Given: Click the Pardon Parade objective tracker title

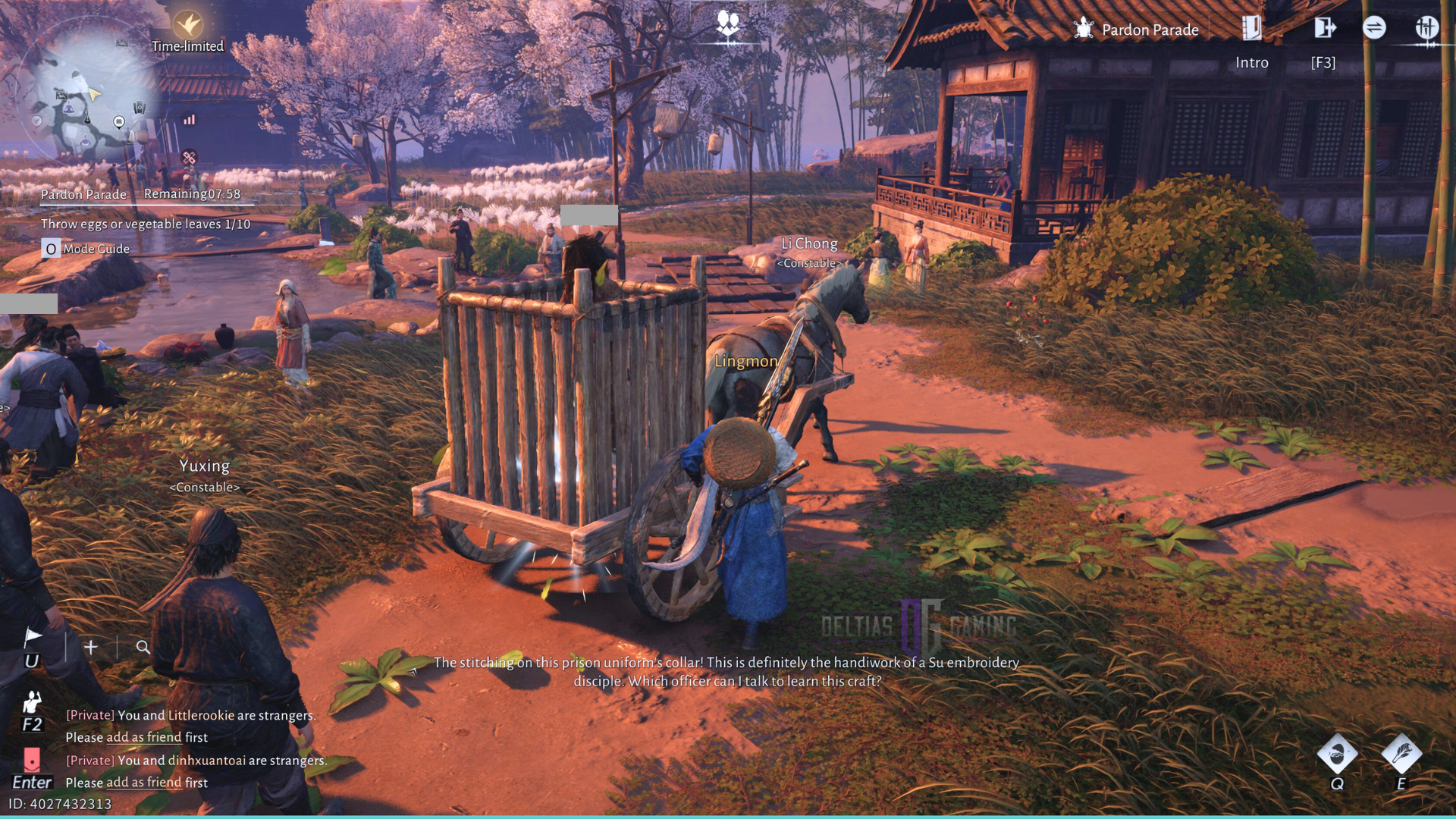Looking at the screenshot, I should pos(83,195).
